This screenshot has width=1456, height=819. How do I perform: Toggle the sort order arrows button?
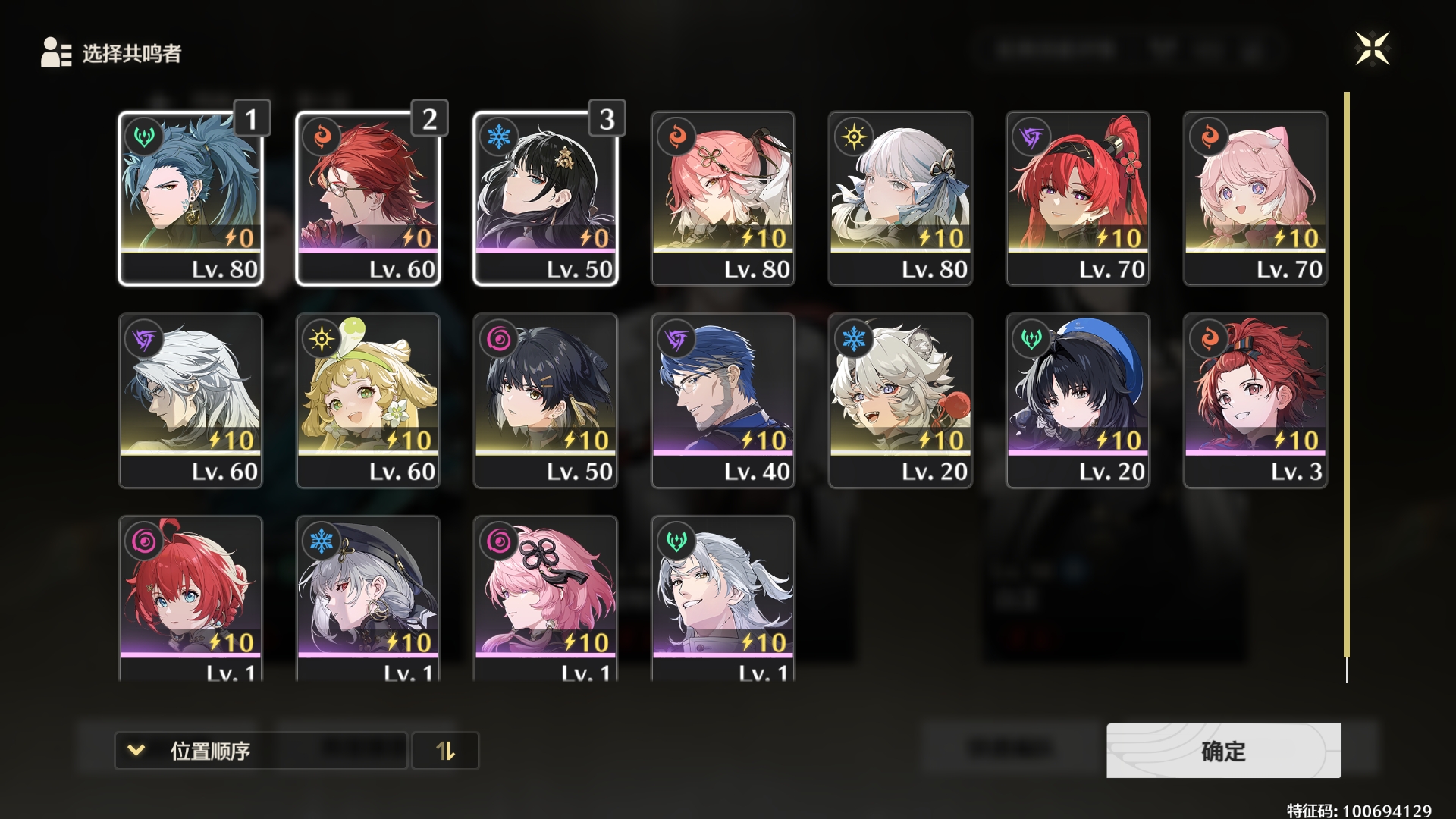(445, 751)
